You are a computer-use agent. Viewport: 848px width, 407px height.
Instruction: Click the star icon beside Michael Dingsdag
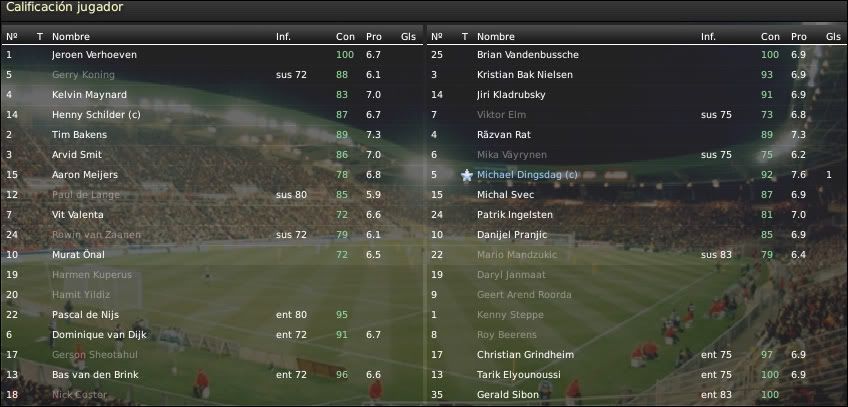pos(466,175)
